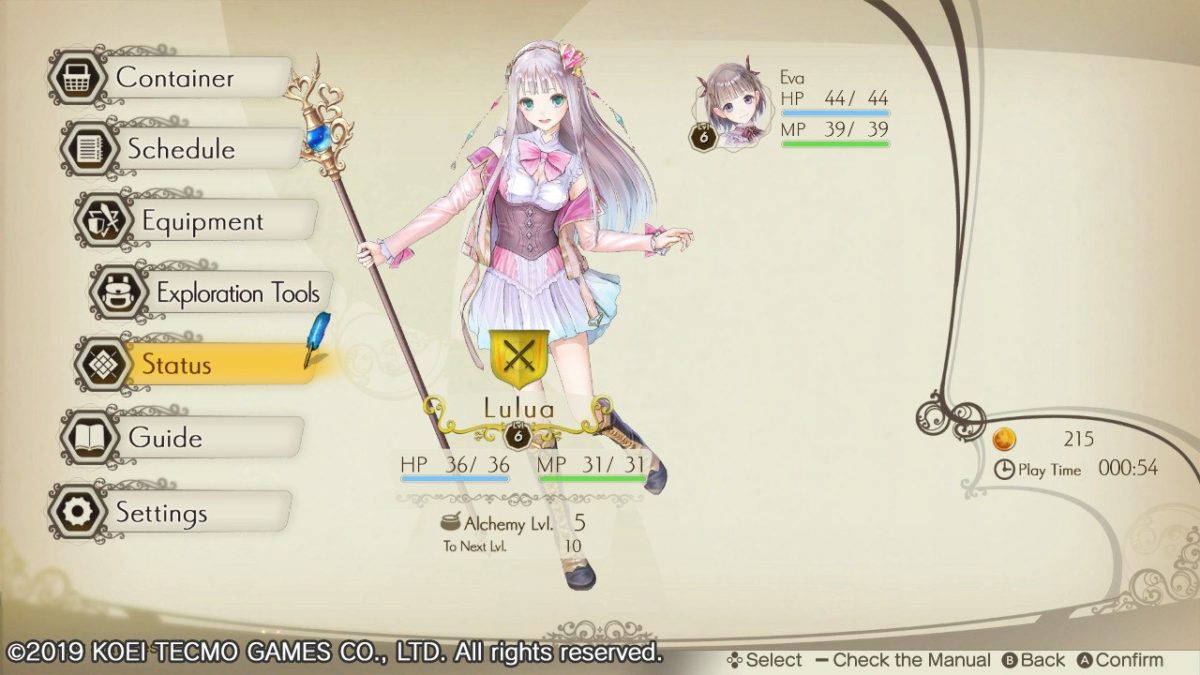Viewport: 1200px width, 675px height.
Task: Open the Equipment screen
Action: pos(201,222)
